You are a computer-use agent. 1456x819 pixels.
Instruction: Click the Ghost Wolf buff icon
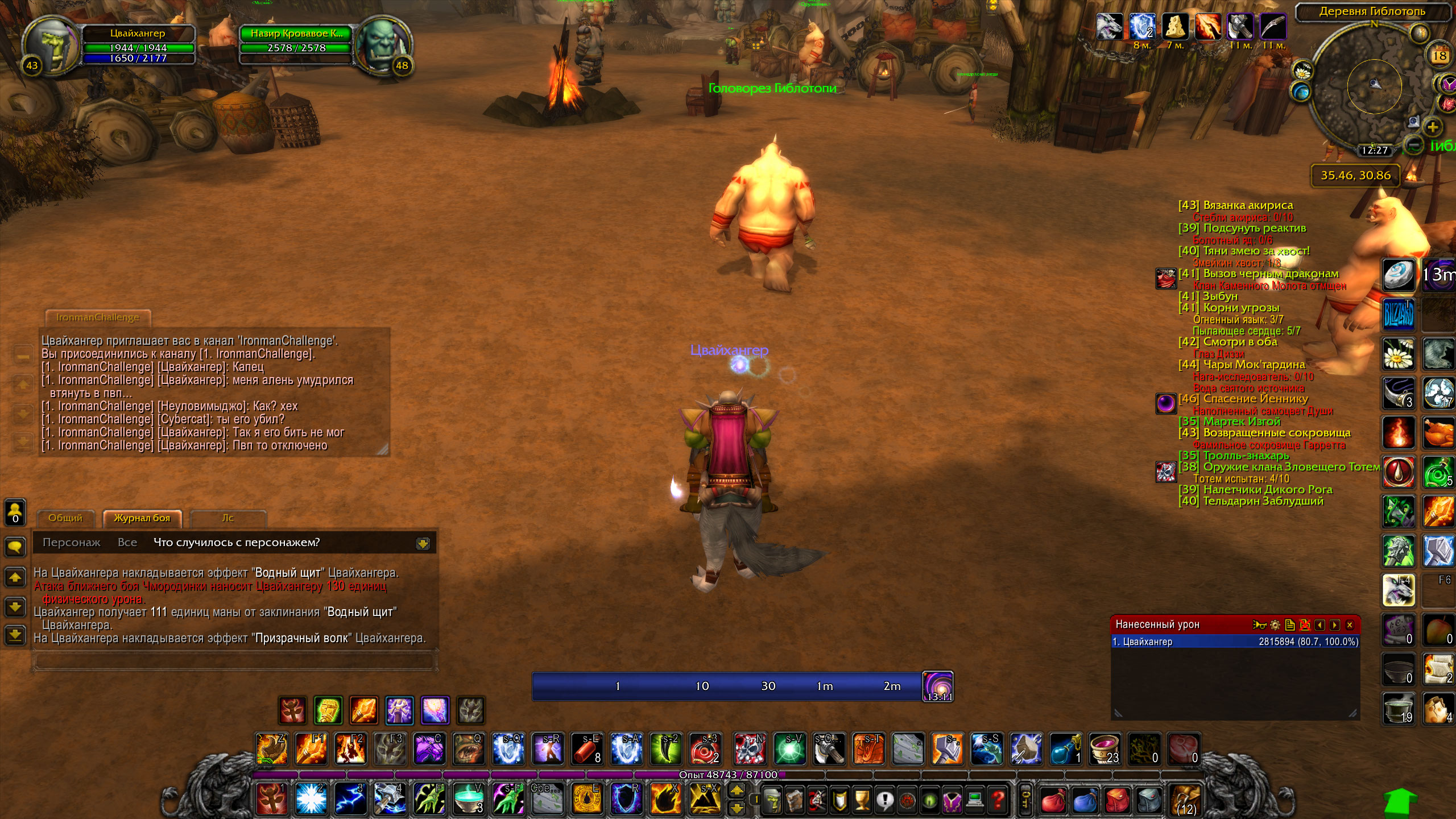[1108, 27]
